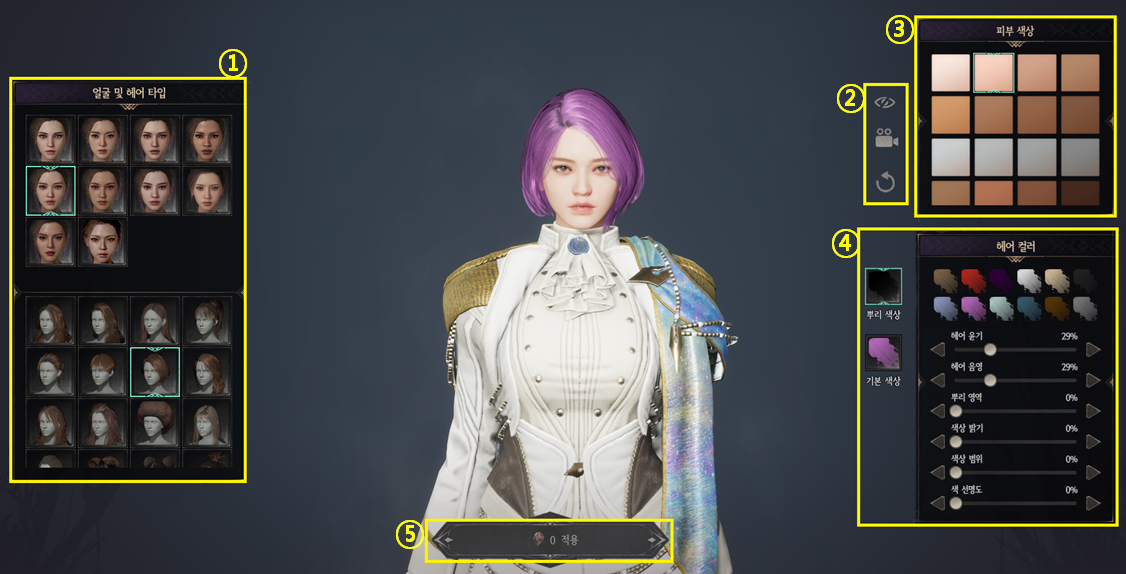
Task: Toggle the eye visibility icon
Action: 885,102
